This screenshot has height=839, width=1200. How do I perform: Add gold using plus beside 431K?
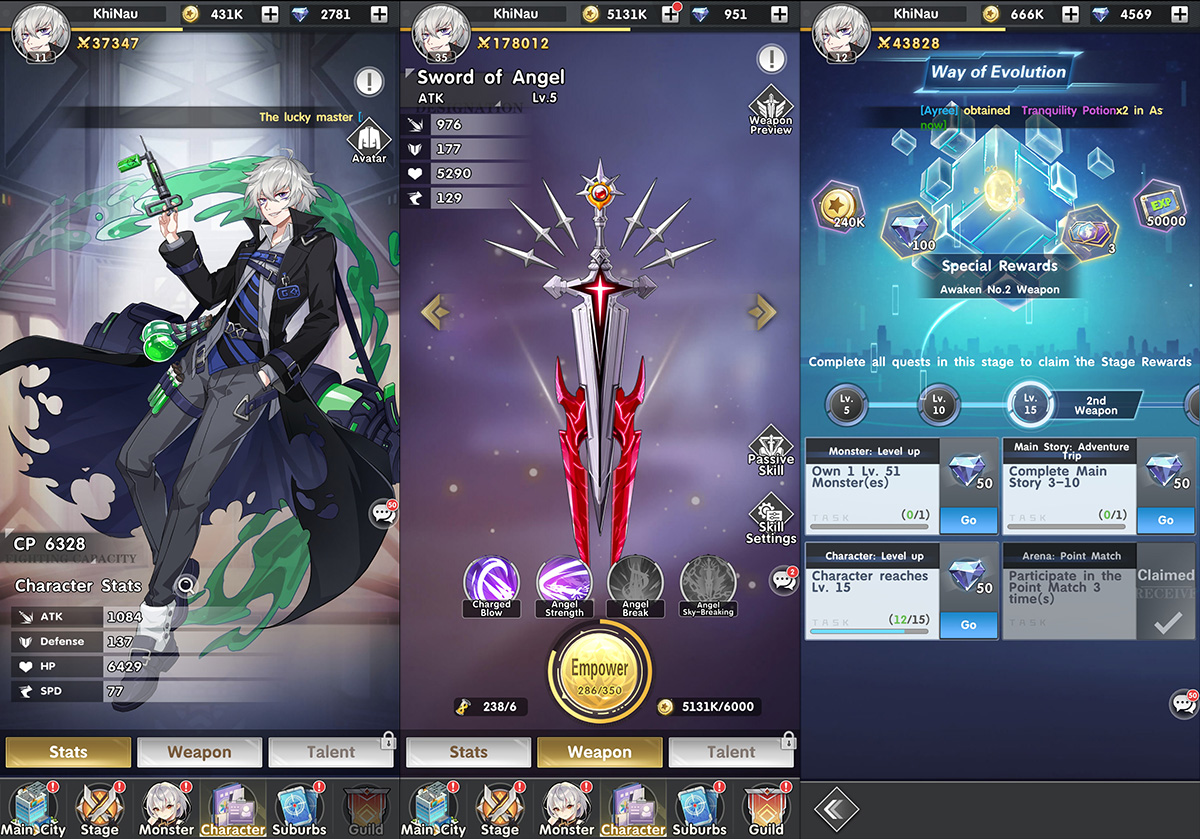pos(270,14)
